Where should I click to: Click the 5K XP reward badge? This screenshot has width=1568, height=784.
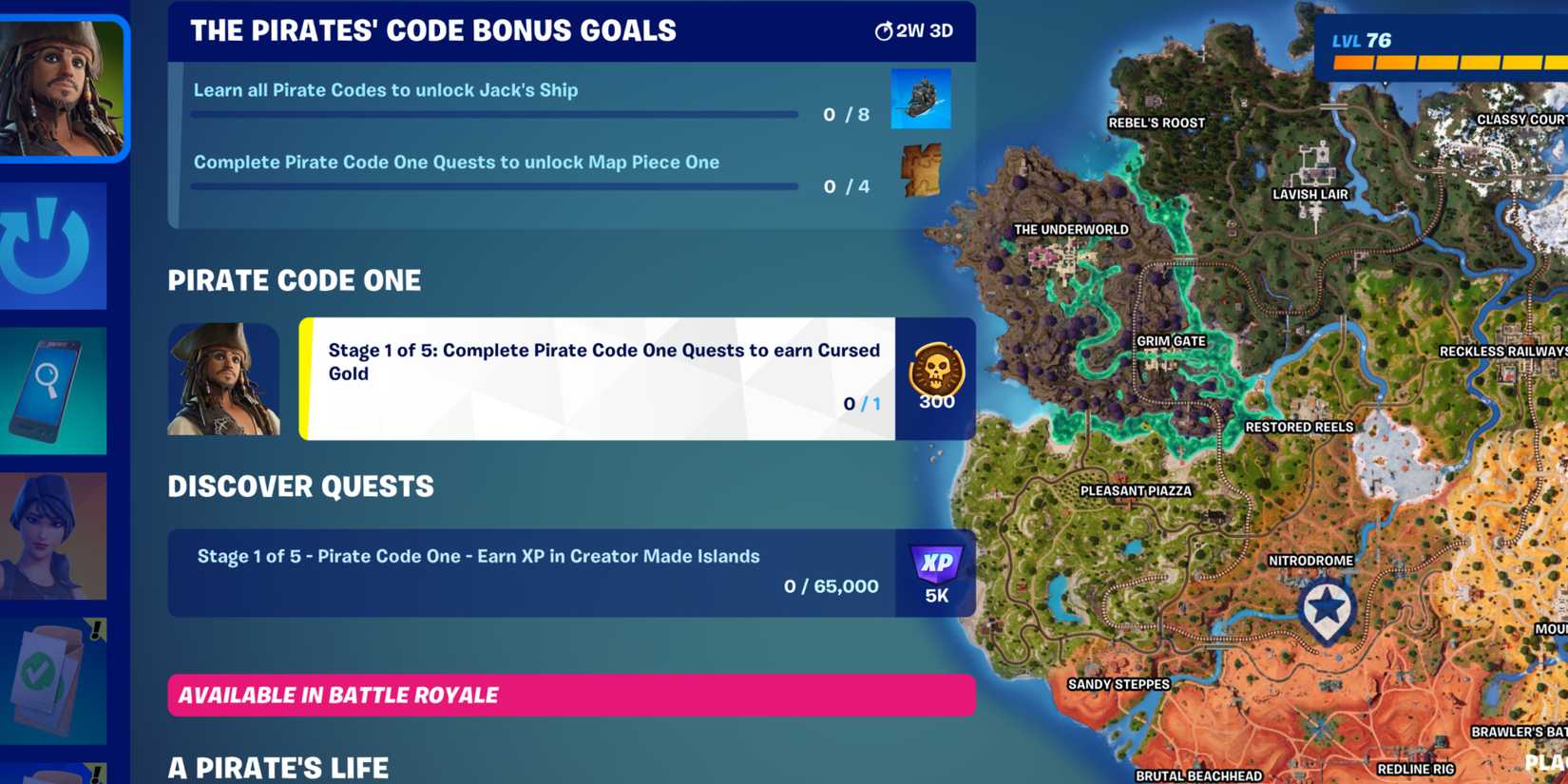coord(935,570)
